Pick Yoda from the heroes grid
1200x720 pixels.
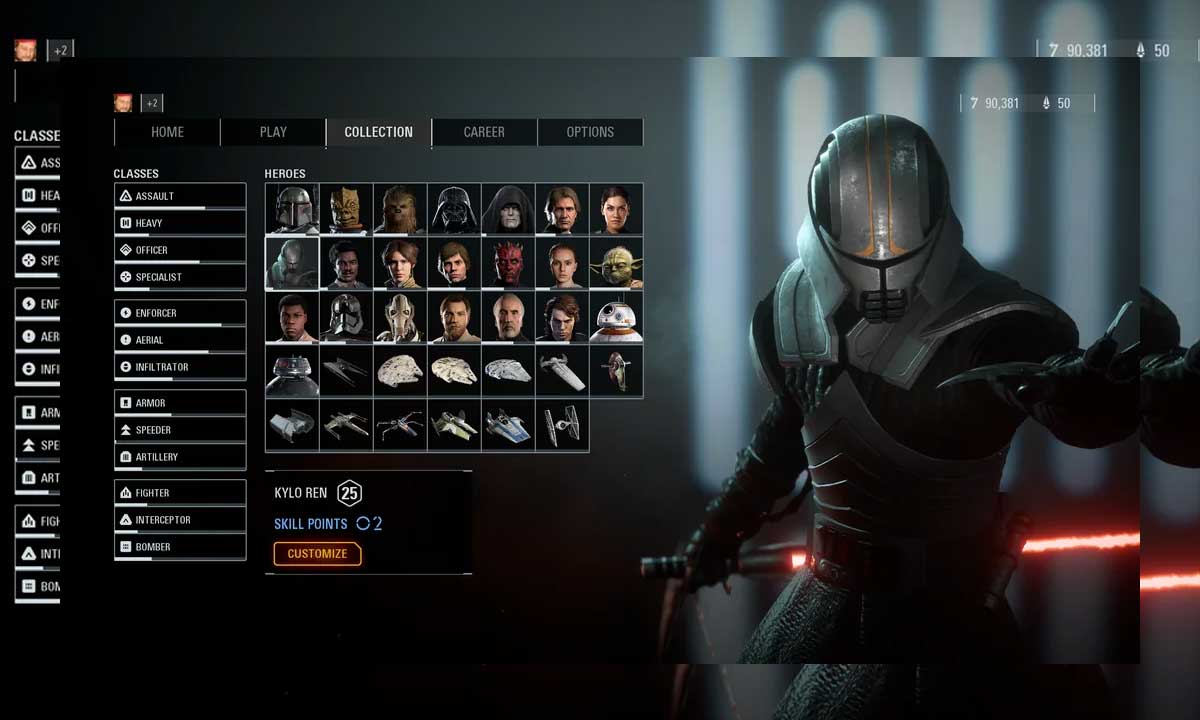(616, 263)
